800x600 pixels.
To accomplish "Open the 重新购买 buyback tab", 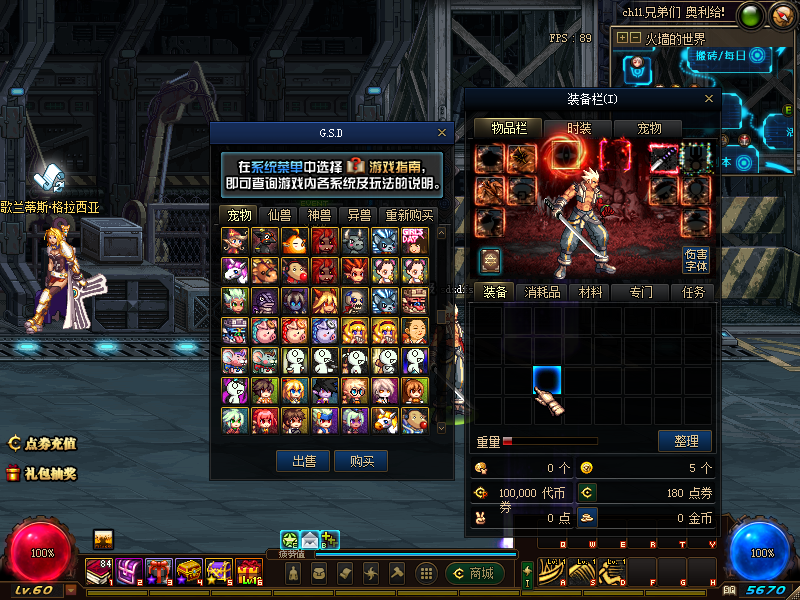I will click(409, 215).
